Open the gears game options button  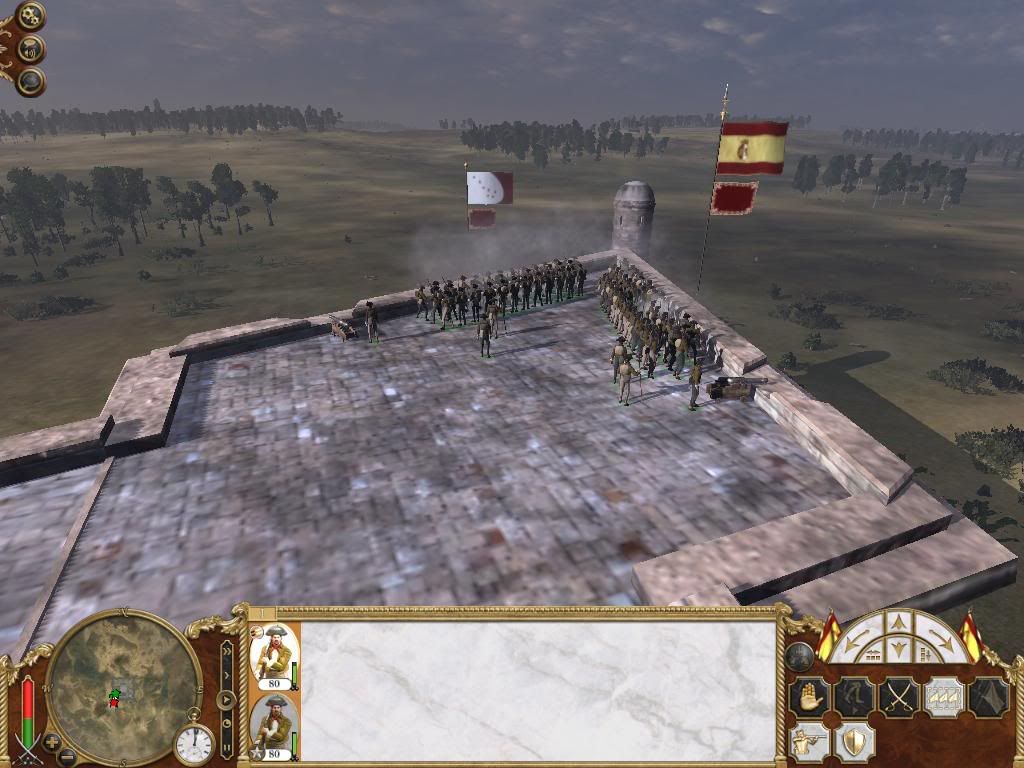tap(30, 16)
